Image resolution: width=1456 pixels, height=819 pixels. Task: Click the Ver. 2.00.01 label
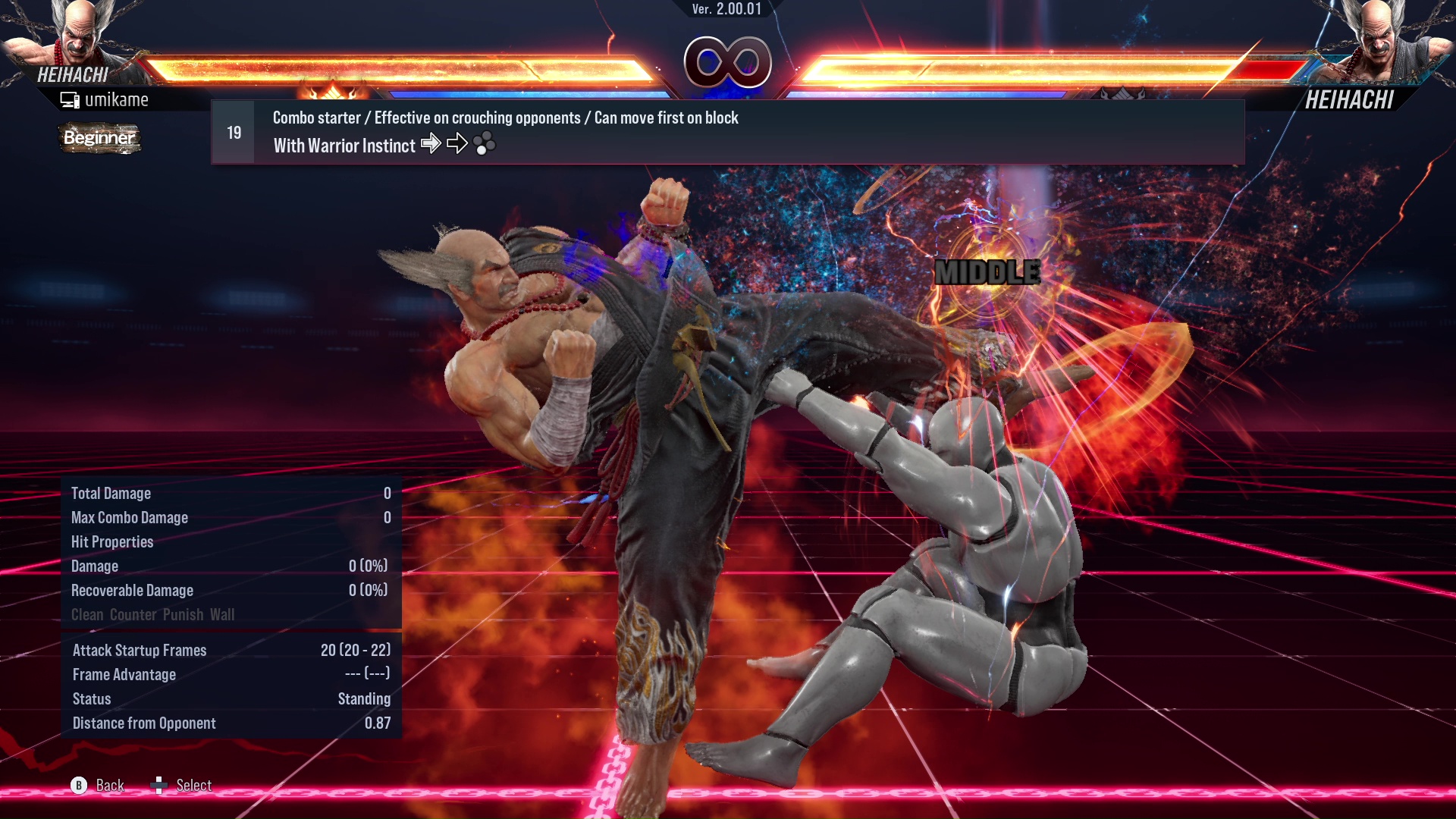[x=726, y=9]
